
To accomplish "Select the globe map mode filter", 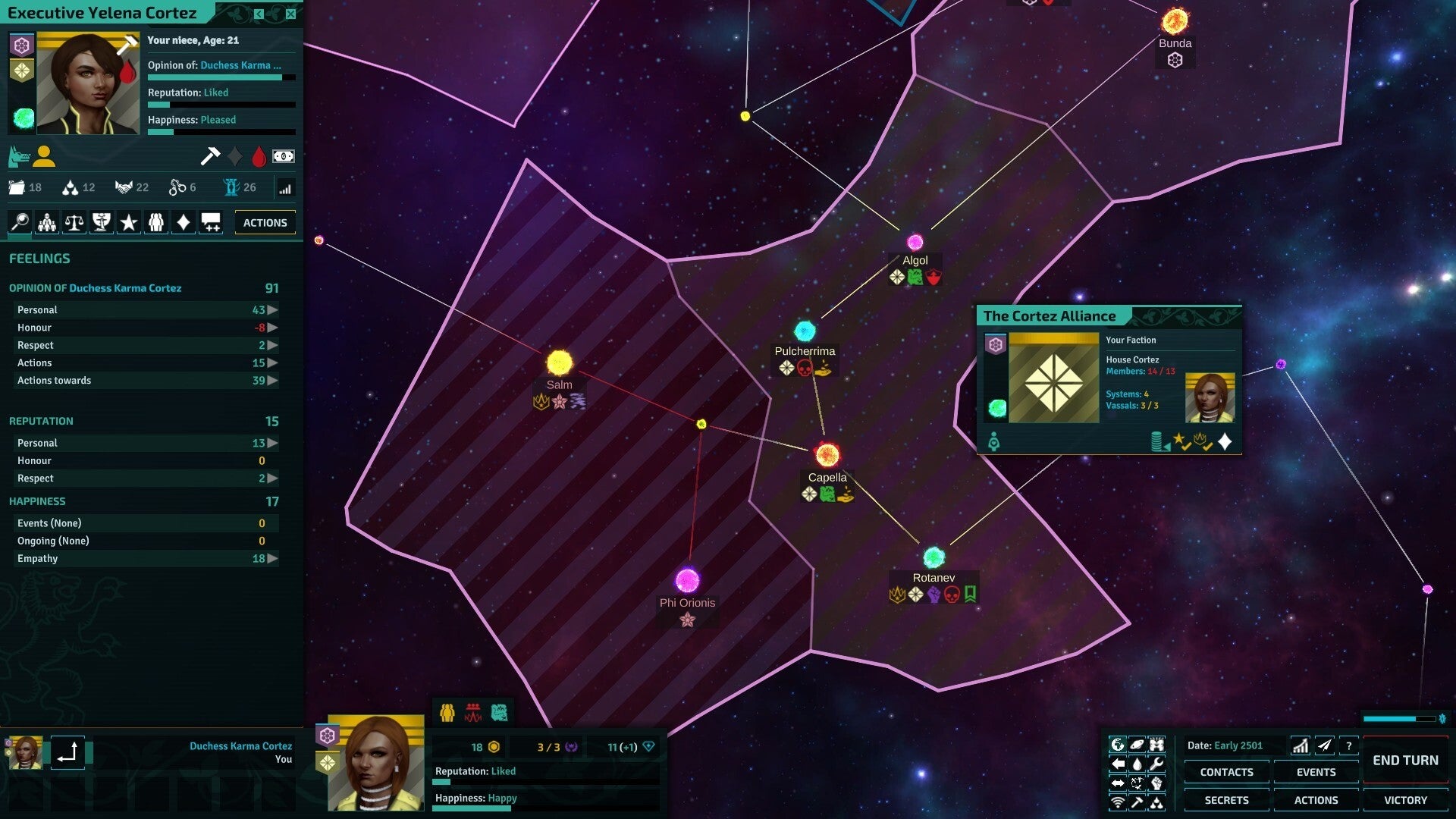I will pyautogui.click(x=1118, y=745).
